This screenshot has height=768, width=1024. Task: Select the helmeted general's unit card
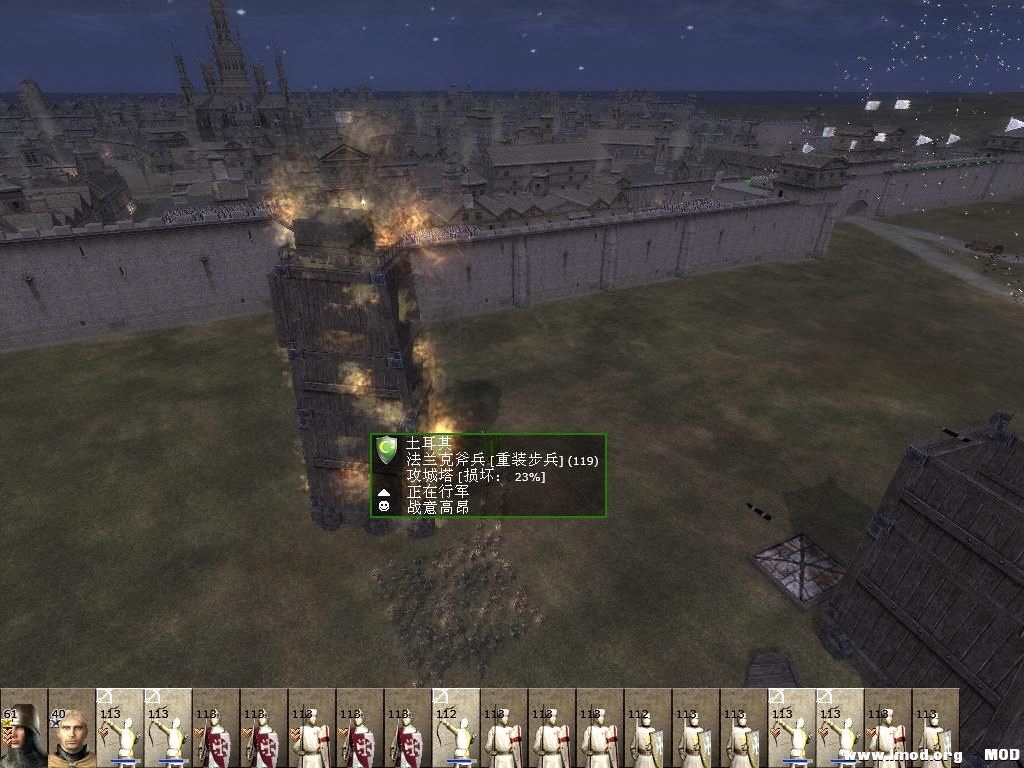(x=23, y=728)
